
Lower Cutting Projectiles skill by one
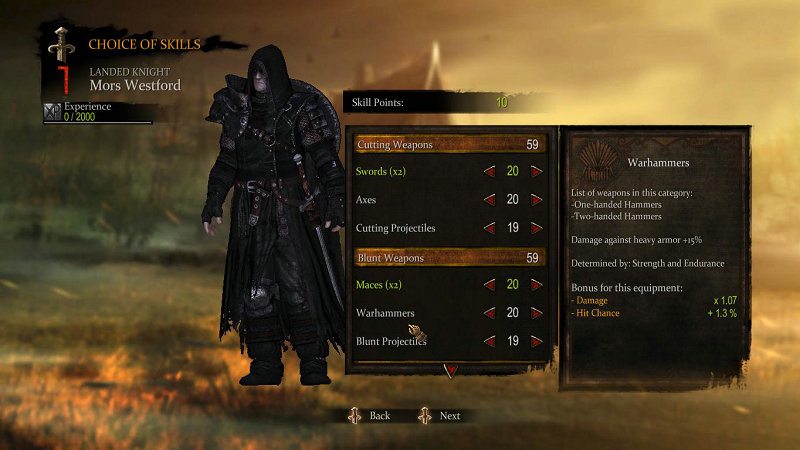(x=489, y=228)
